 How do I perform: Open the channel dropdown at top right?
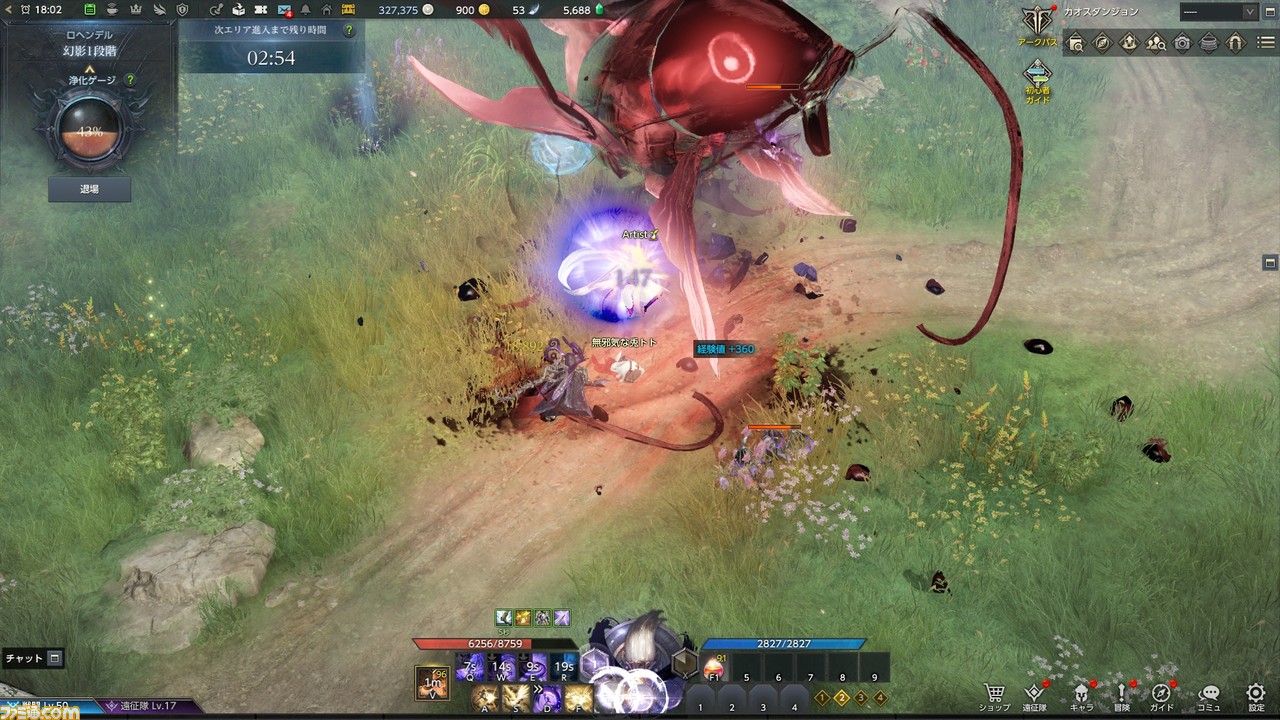(x=1218, y=12)
